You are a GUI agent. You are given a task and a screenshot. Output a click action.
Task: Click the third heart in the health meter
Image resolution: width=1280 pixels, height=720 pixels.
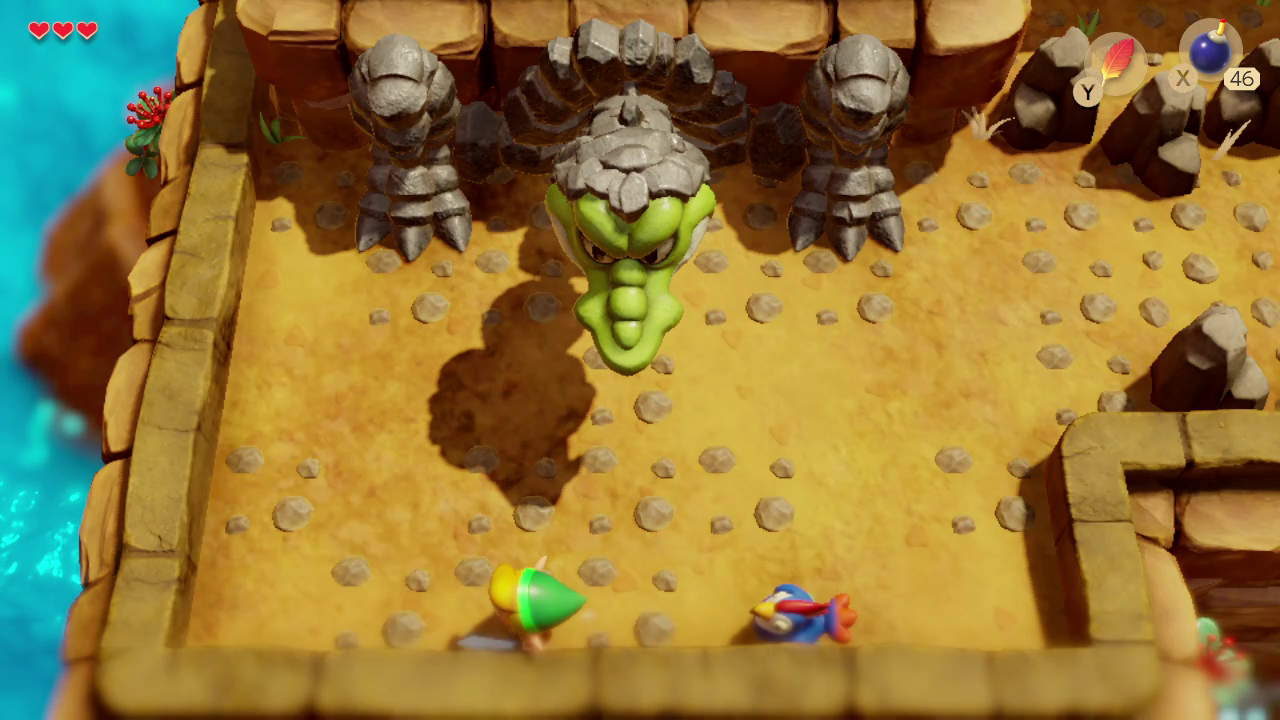pyautogui.click(x=88, y=31)
